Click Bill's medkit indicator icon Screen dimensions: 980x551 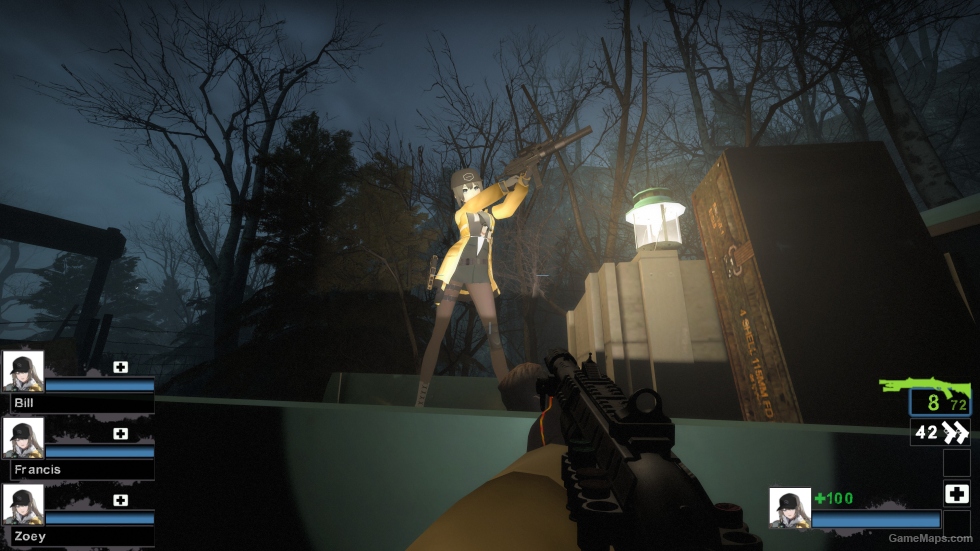click(x=120, y=367)
